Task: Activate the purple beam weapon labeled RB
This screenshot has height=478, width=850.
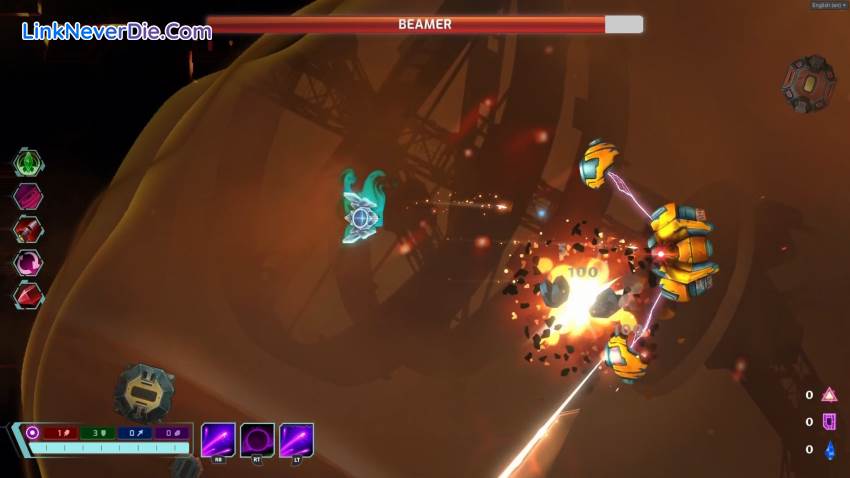Action: pos(218,440)
